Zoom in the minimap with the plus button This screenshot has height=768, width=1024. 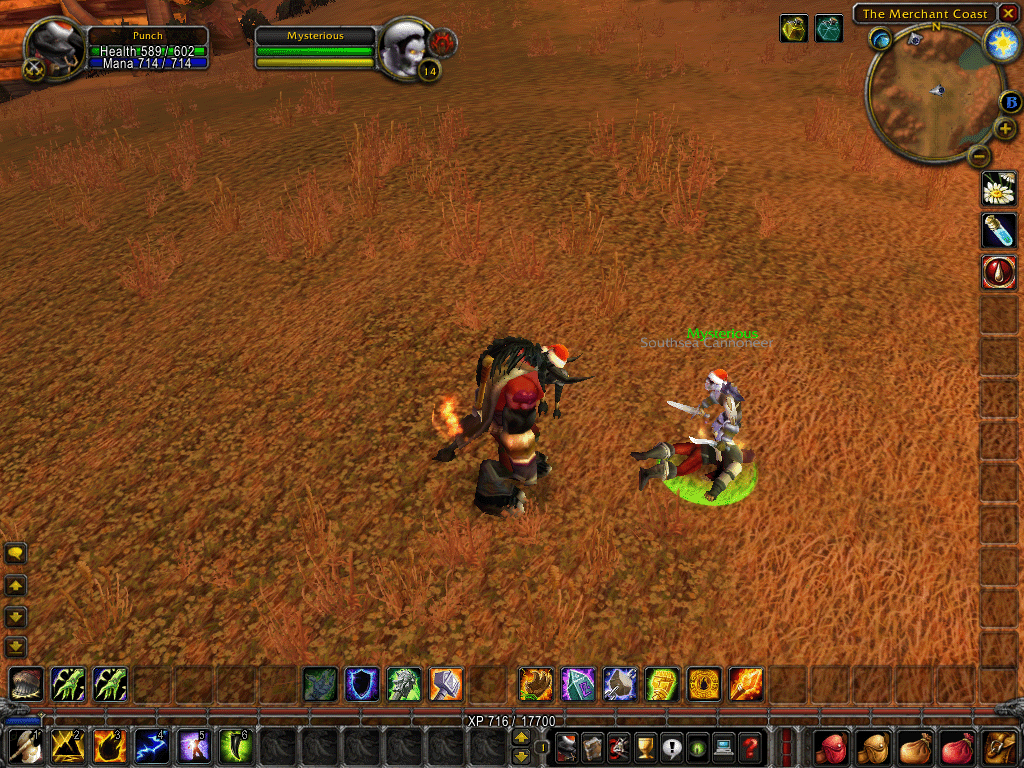pyautogui.click(x=1006, y=129)
